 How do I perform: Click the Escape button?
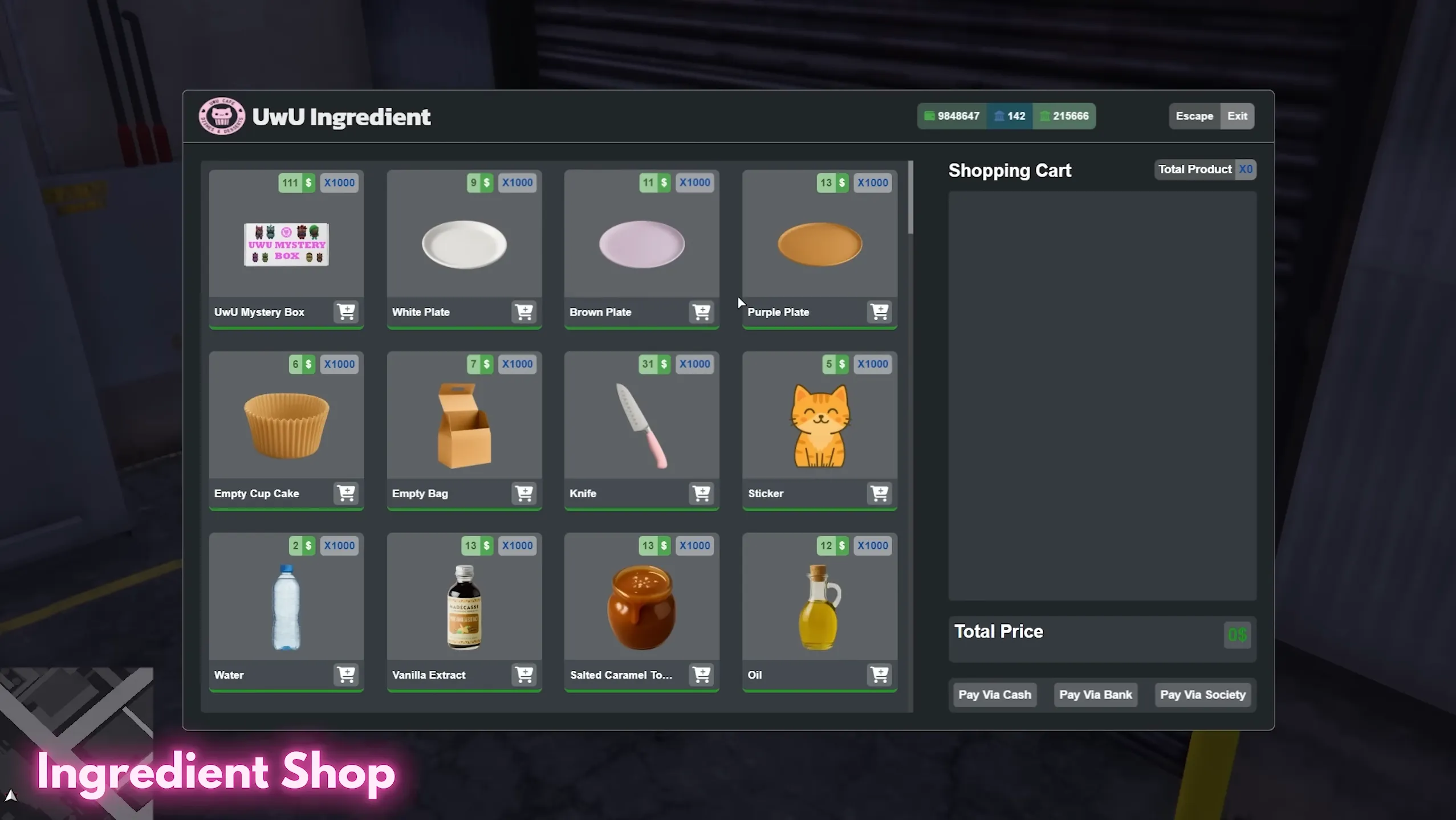[x=1194, y=116]
